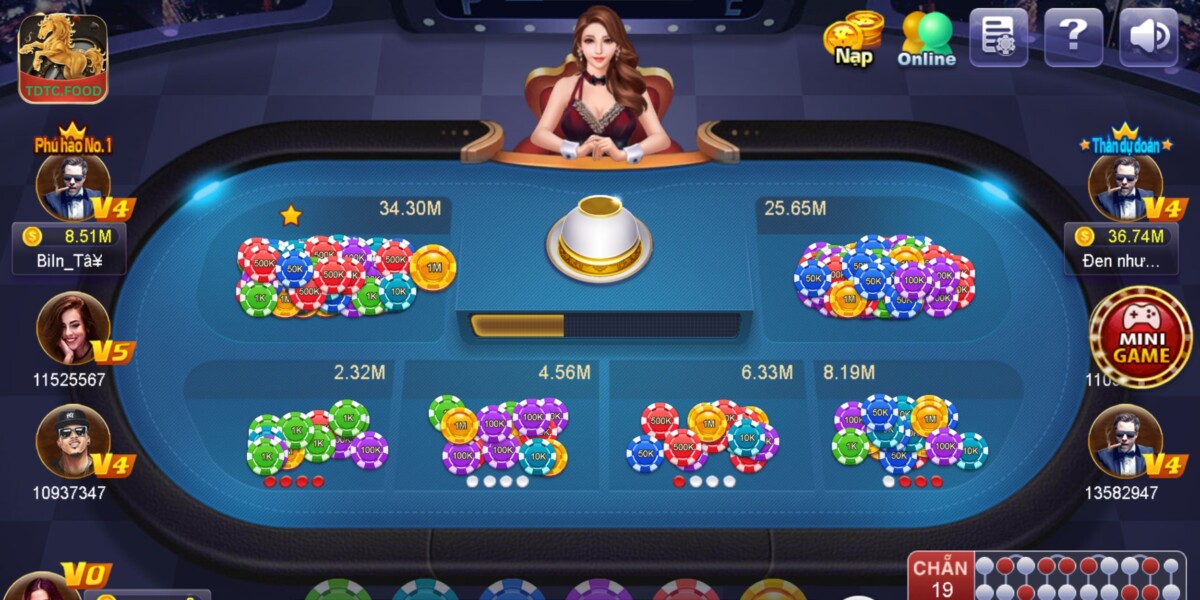Open the question mark help
Viewport: 1200px width, 600px height.
pyautogui.click(x=1073, y=38)
